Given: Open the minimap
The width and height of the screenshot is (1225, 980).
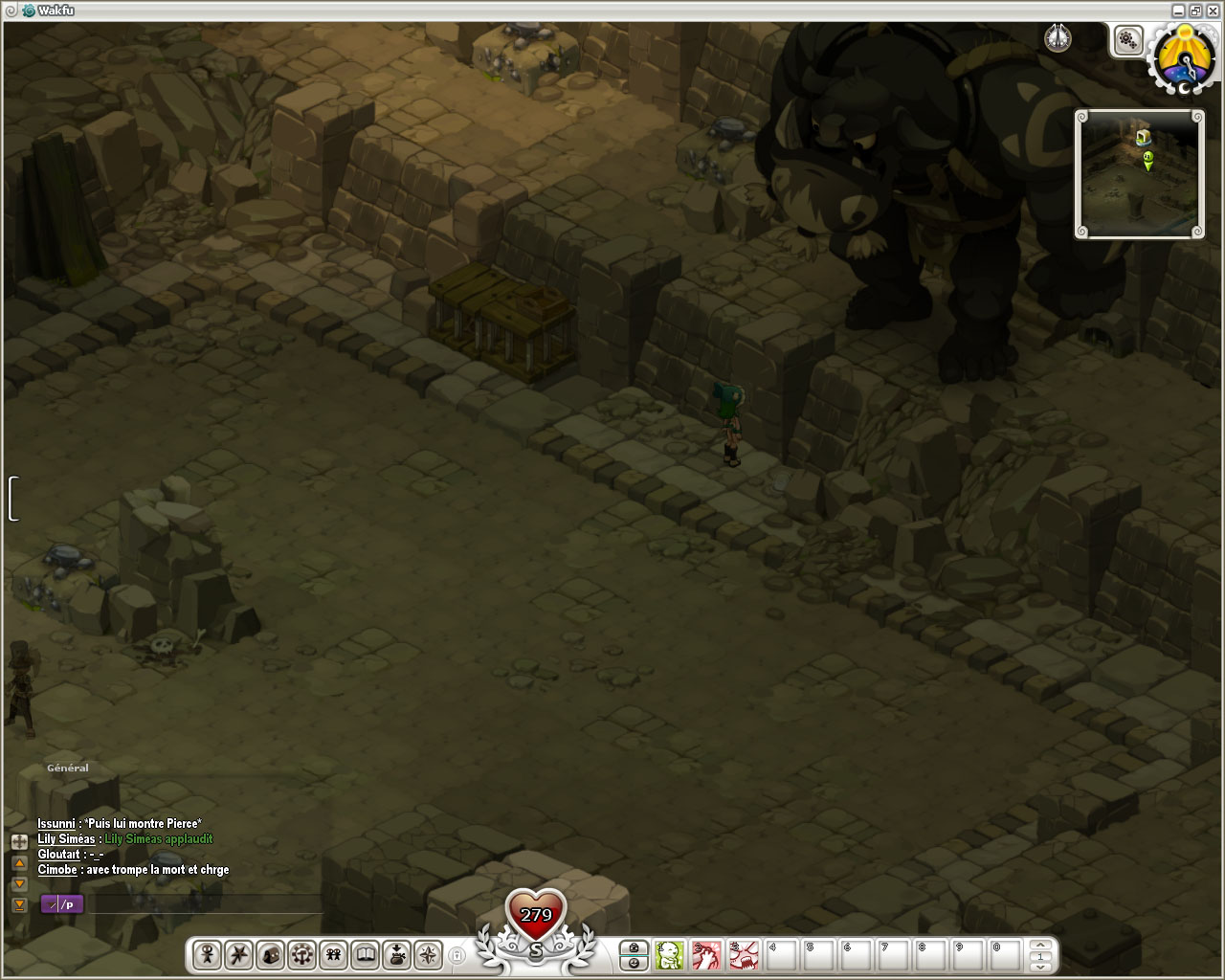Looking at the screenshot, I should pos(1139,173).
